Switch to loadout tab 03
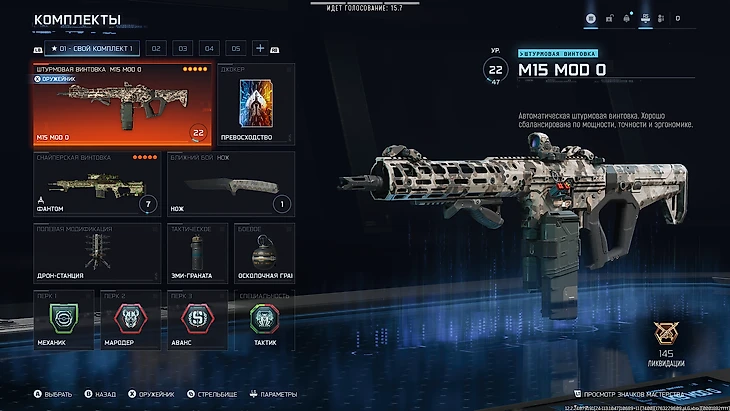The image size is (730, 411). pyautogui.click(x=183, y=48)
